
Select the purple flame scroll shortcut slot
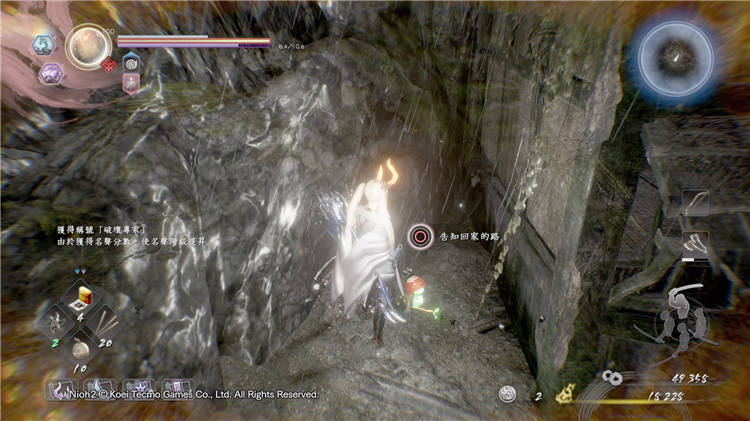click(63, 388)
